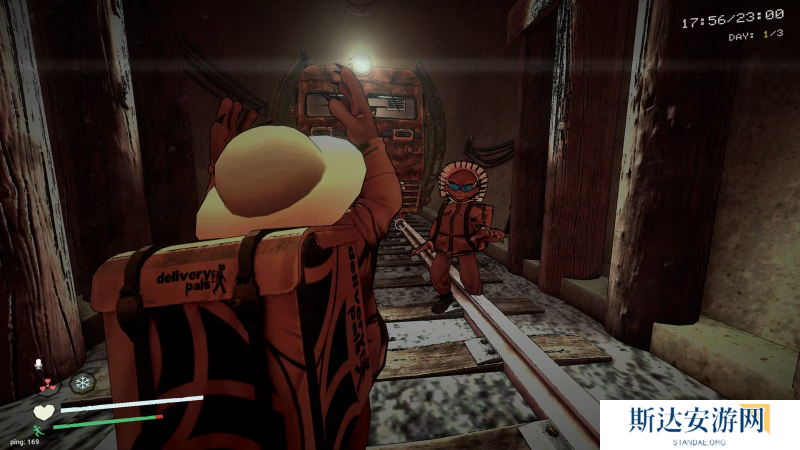
Task: Click the heart health icon
Action: tap(43, 410)
